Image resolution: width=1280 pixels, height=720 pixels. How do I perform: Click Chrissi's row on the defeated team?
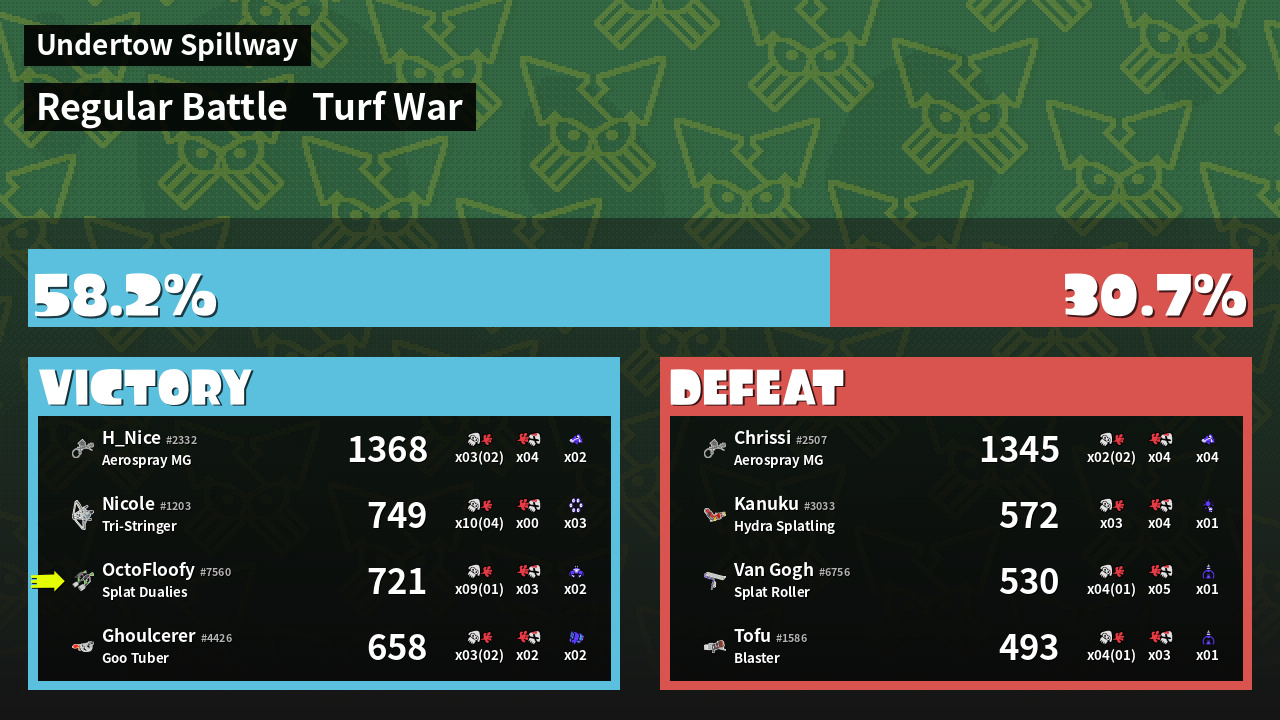(956, 449)
